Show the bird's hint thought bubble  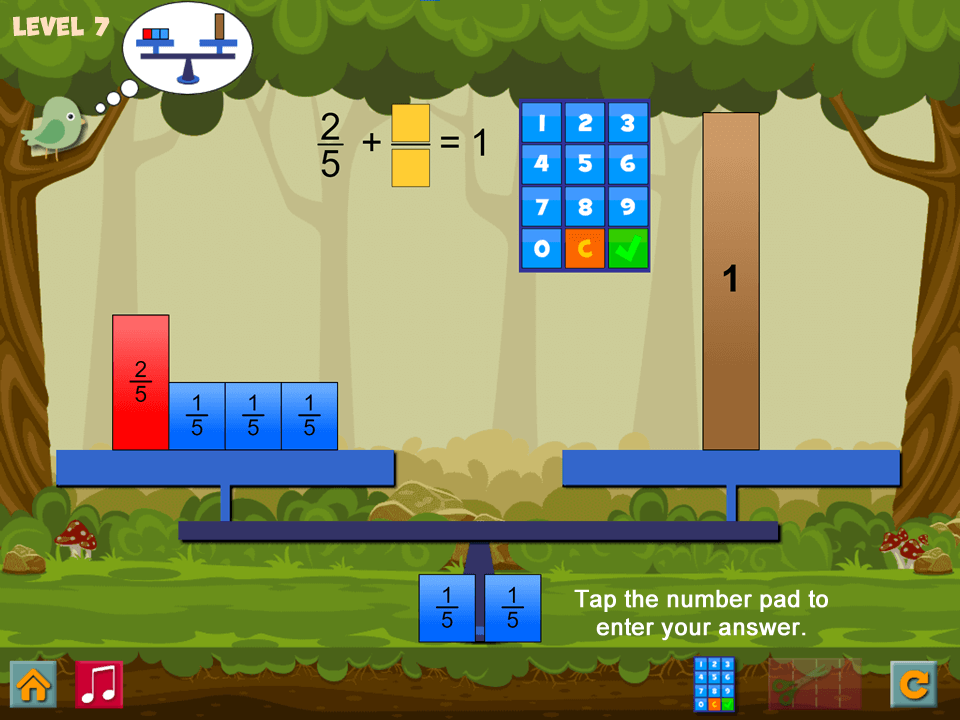187,47
